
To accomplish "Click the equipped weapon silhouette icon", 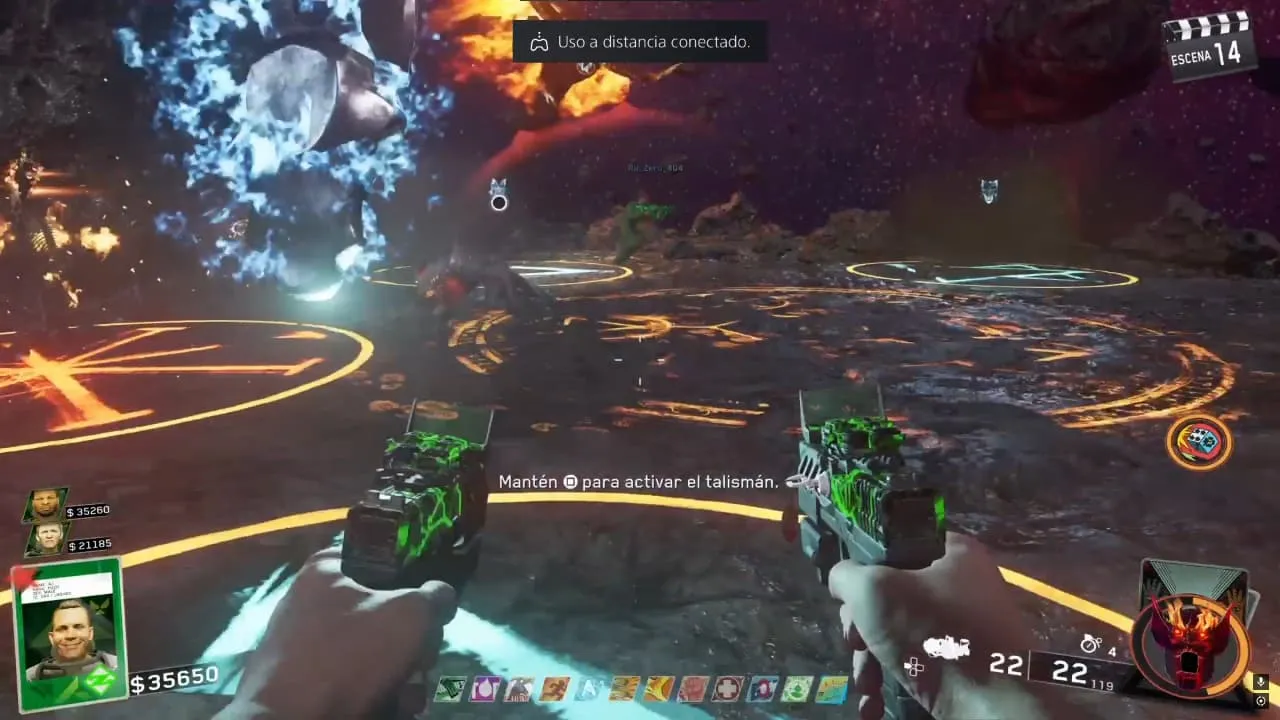I will click(946, 648).
